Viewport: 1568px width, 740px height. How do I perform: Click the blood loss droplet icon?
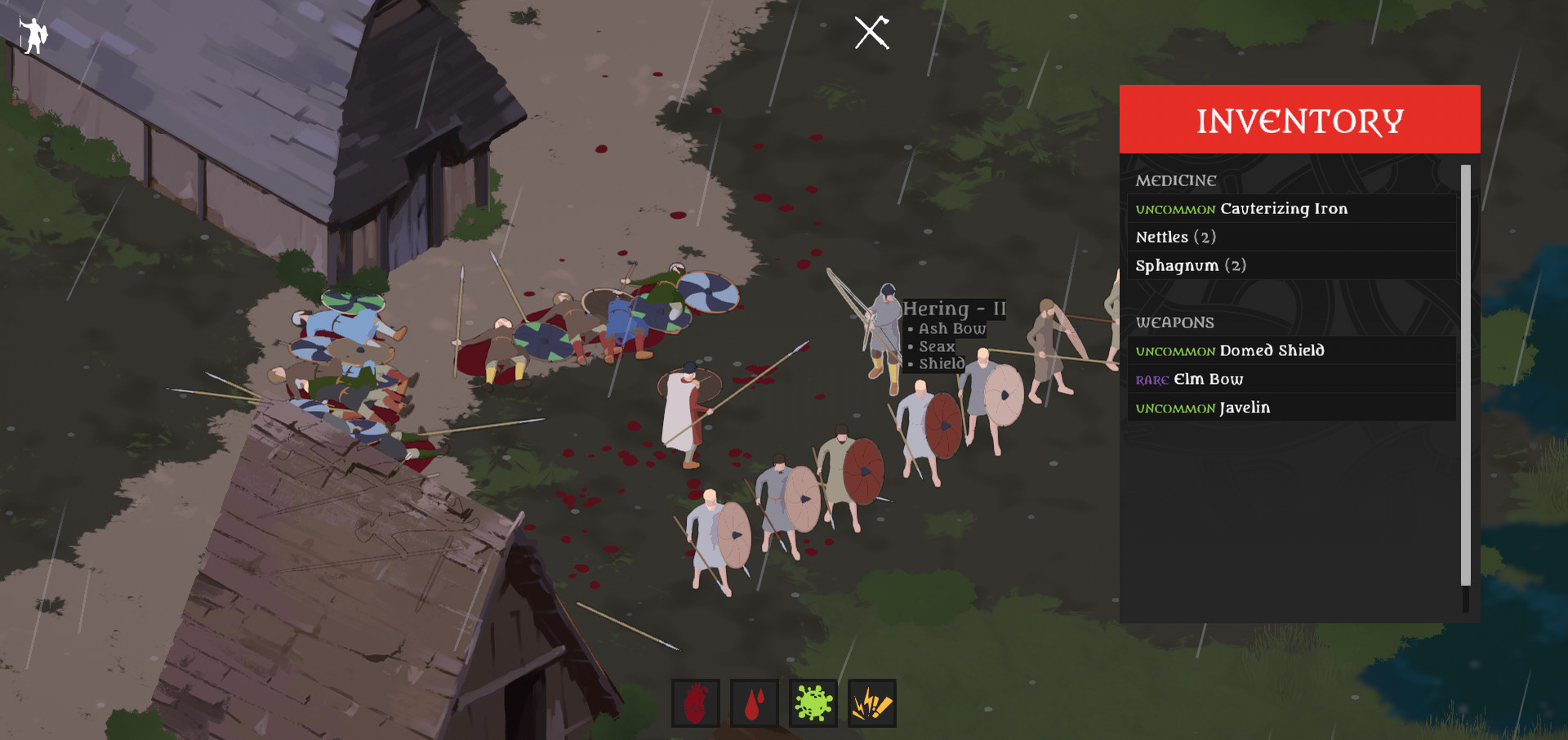tap(754, 702)
